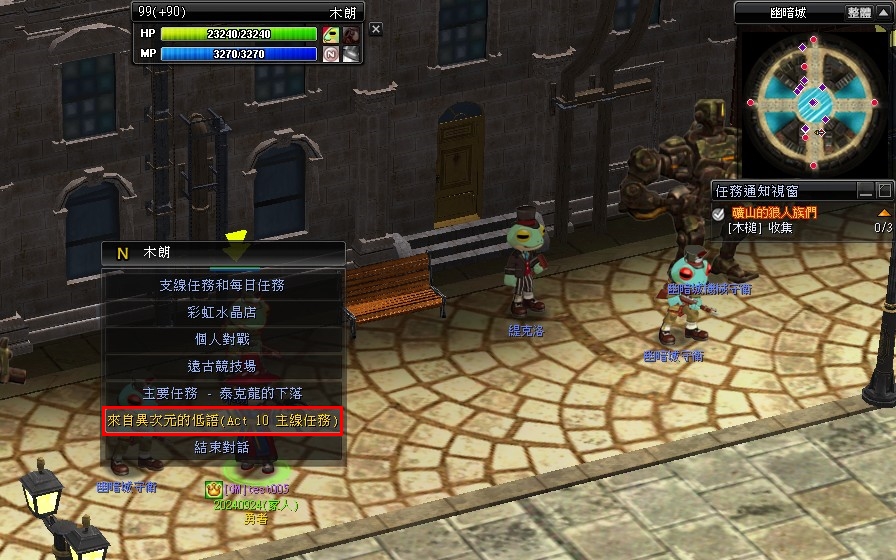896x560 pixels.
Task: Click the green character face status icon
Action: pyautogui.click(x=331, y=34)
